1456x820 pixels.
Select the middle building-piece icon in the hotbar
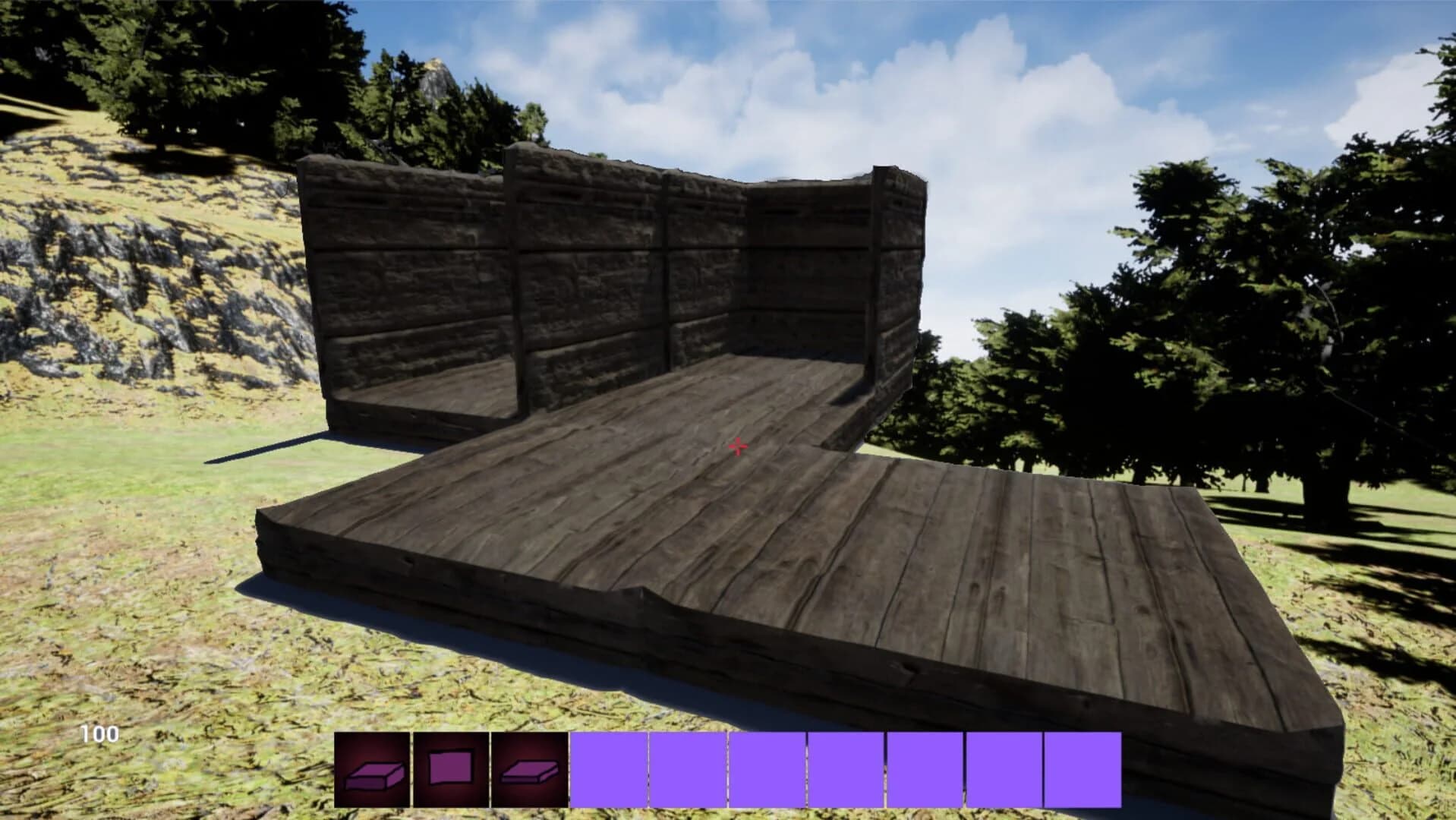coord(451,768)
